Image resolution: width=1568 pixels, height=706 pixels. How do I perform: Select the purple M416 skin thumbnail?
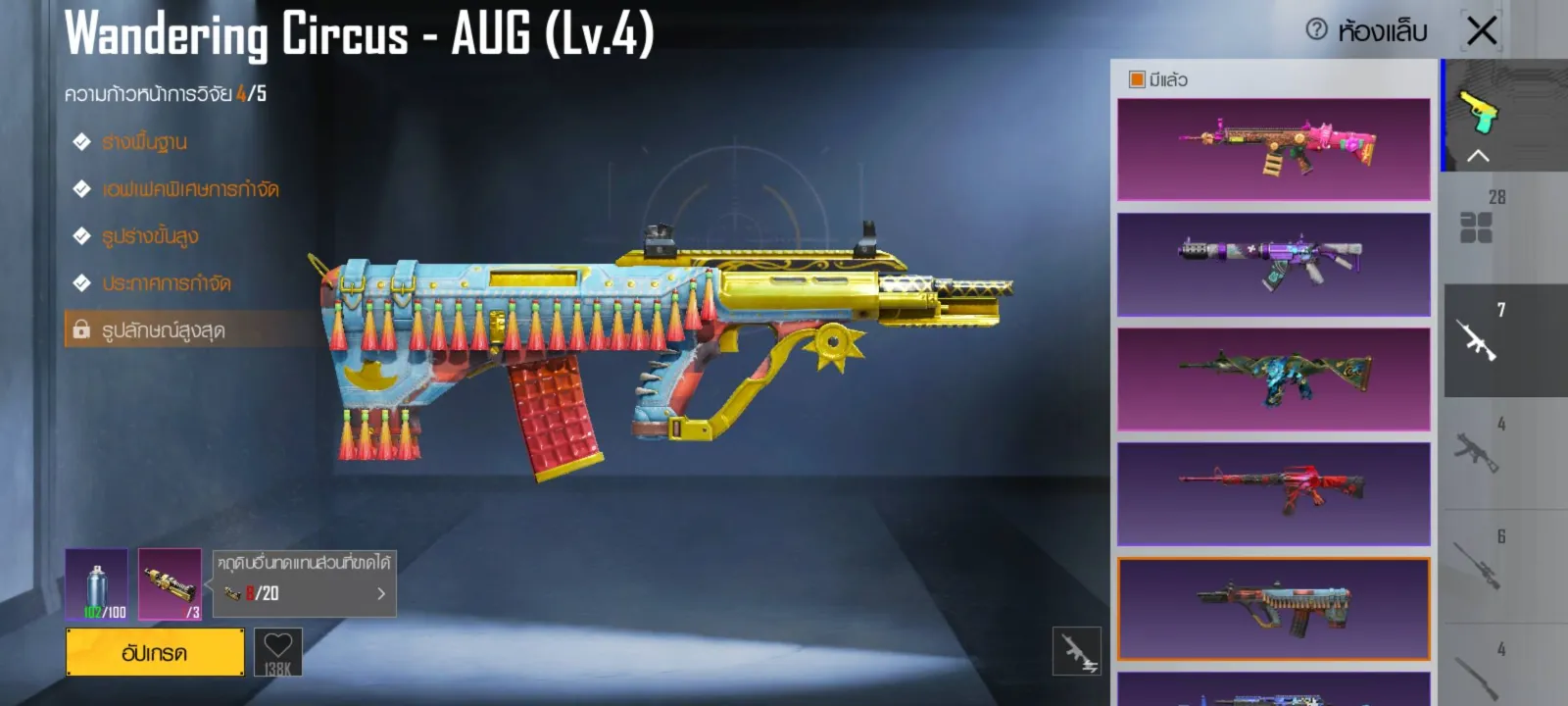pos(1273,264)
